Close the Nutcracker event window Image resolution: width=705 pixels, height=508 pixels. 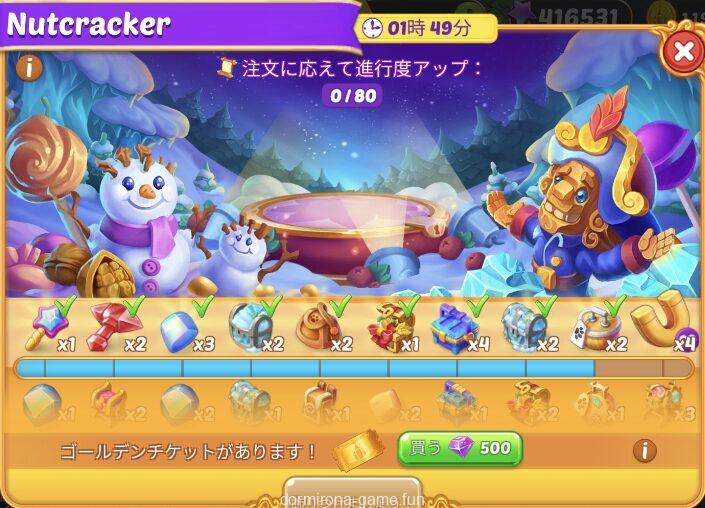pos(683,50)
